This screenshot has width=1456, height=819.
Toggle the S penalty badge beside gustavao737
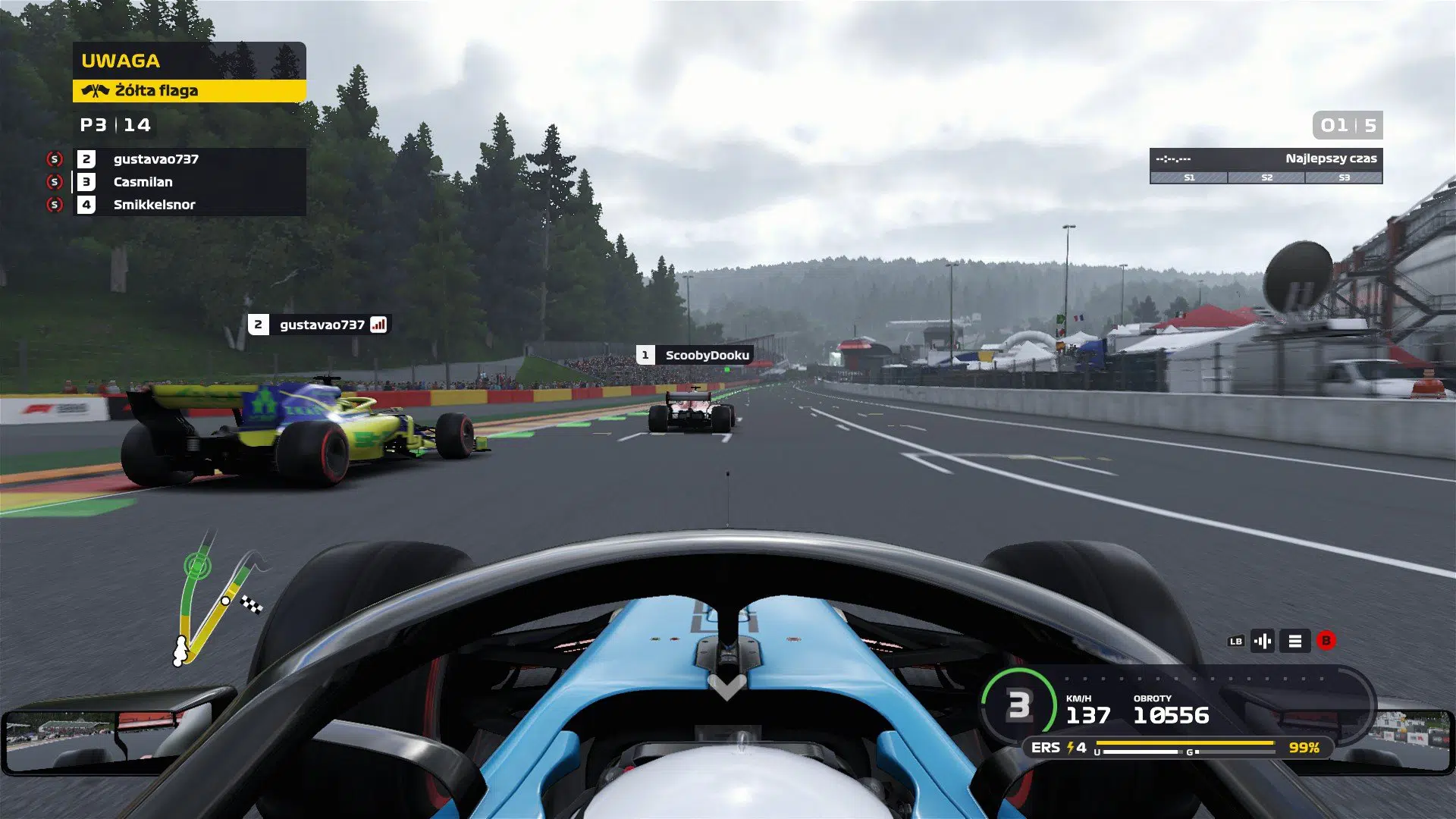(x=55, y=160)
